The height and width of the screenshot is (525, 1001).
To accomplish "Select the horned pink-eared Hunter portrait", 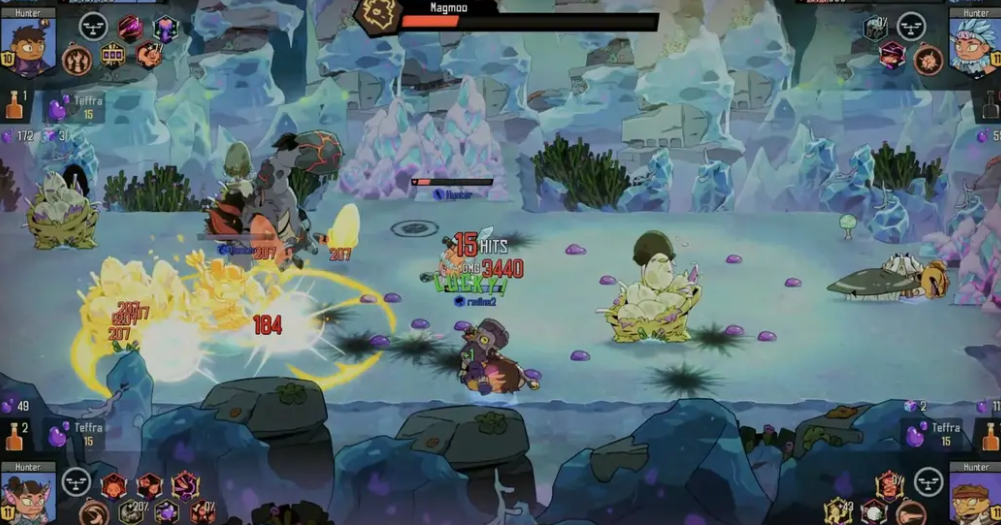I will click(x=27, y=494).
